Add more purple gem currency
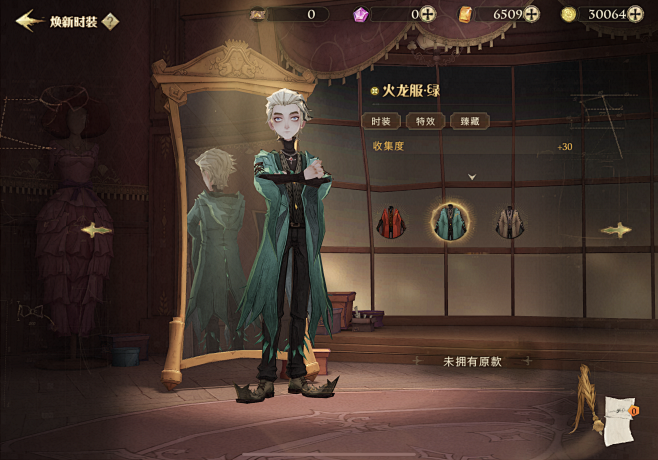Viewport: 658px width, 460px height. click(x=428, y=14)
